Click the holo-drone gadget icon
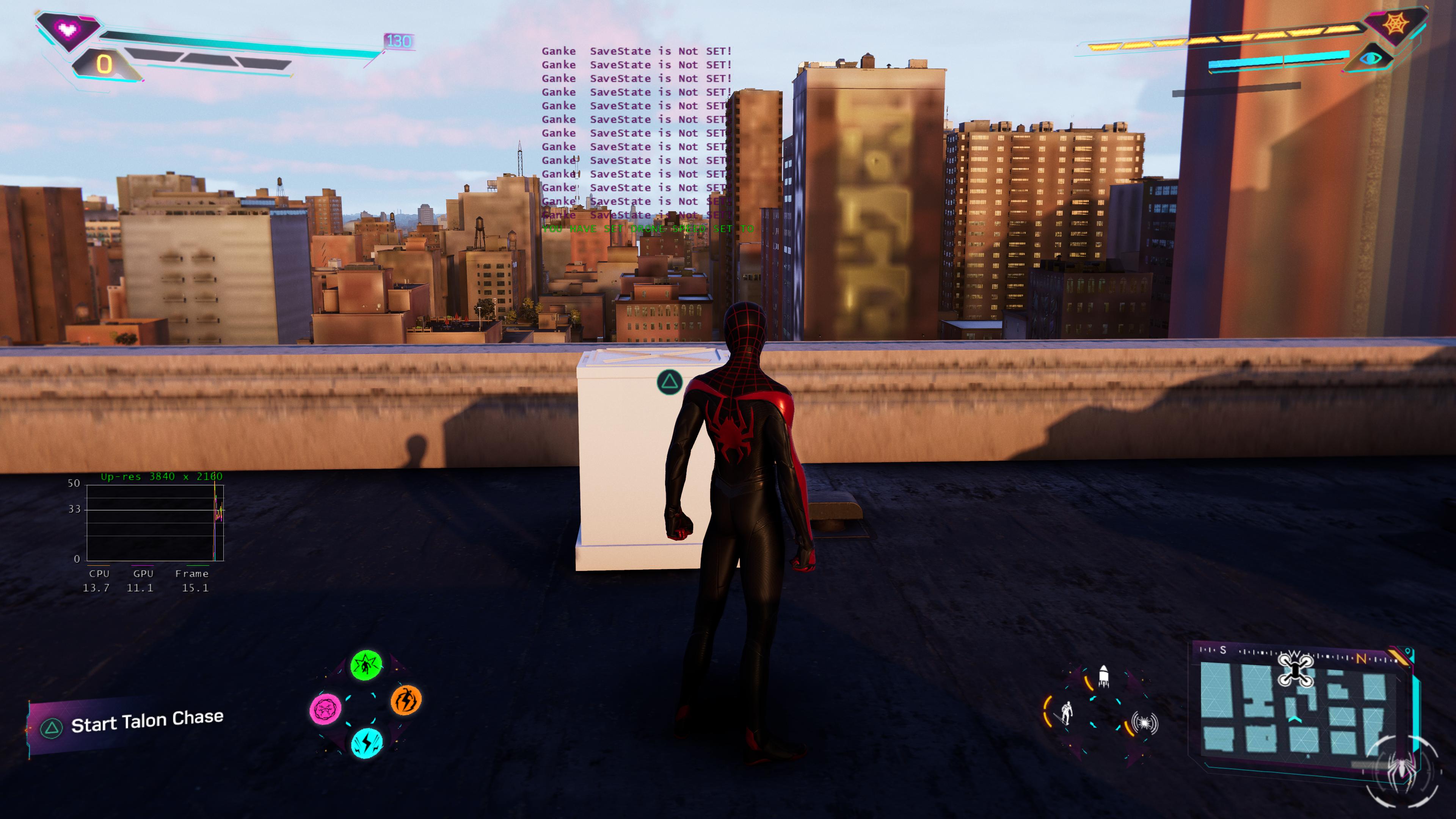 pos(1145,723)
